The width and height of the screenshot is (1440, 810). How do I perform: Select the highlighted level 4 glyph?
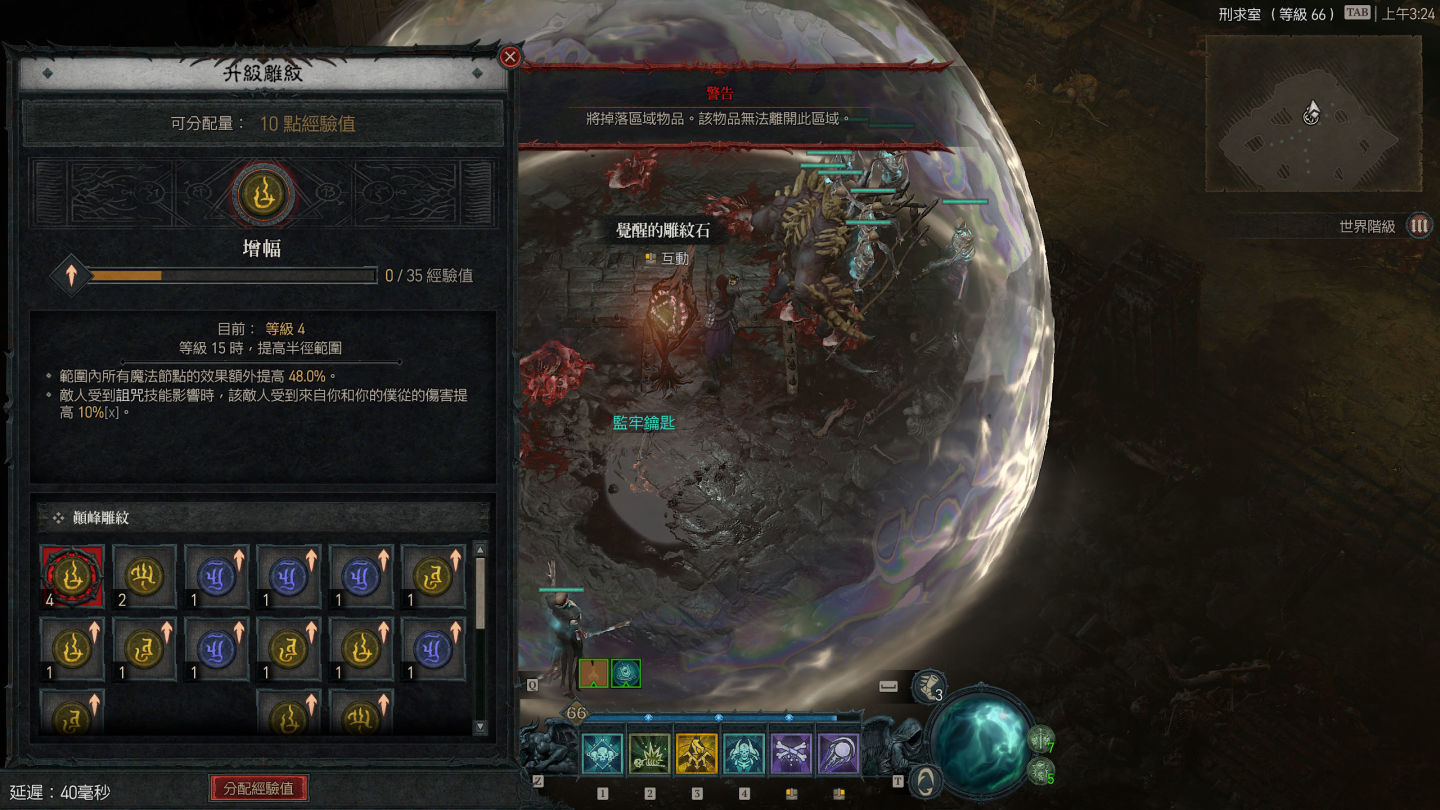tap(72, 577)
